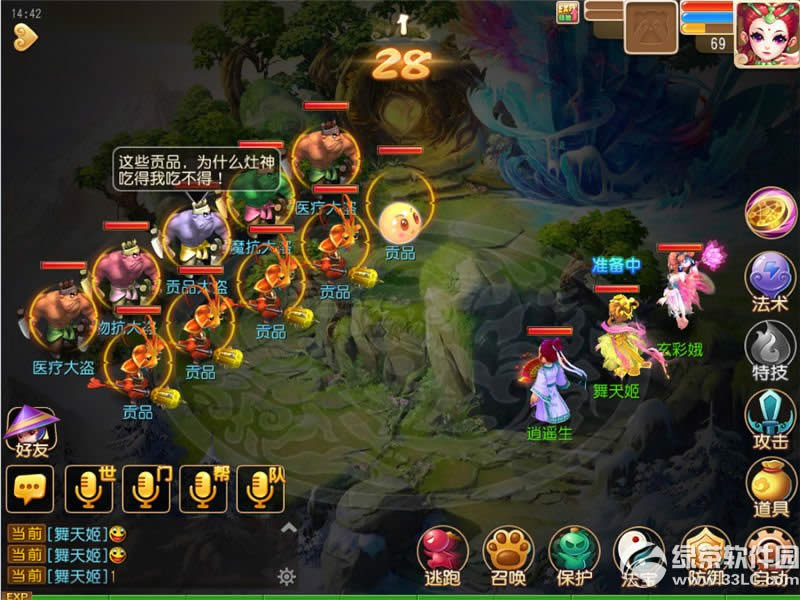Click the red-haired character portrait
The height and width of the screenshot is (600, 800).
[765, 32]
